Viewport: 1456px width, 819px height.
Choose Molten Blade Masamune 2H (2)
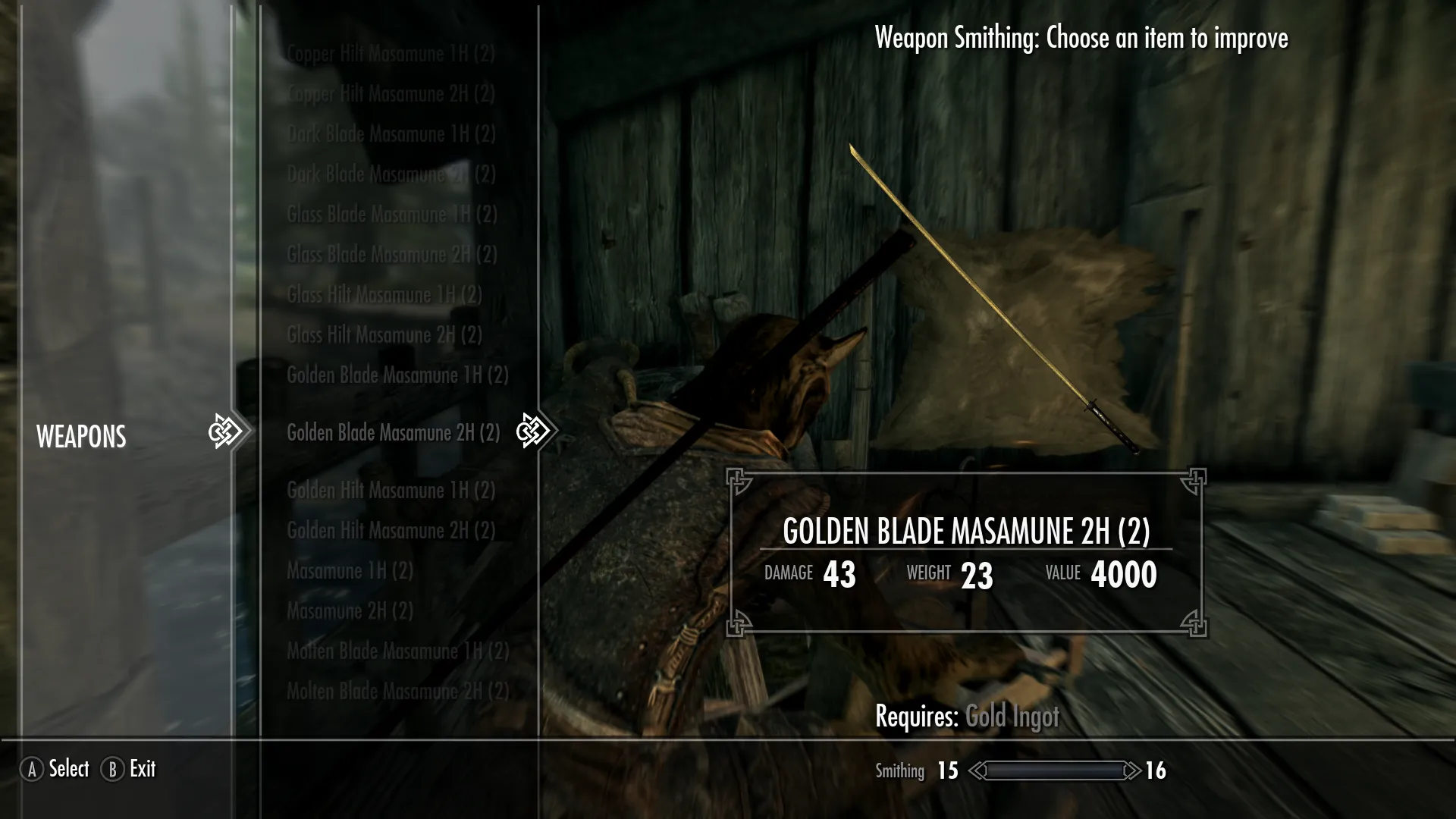point(397,692)
